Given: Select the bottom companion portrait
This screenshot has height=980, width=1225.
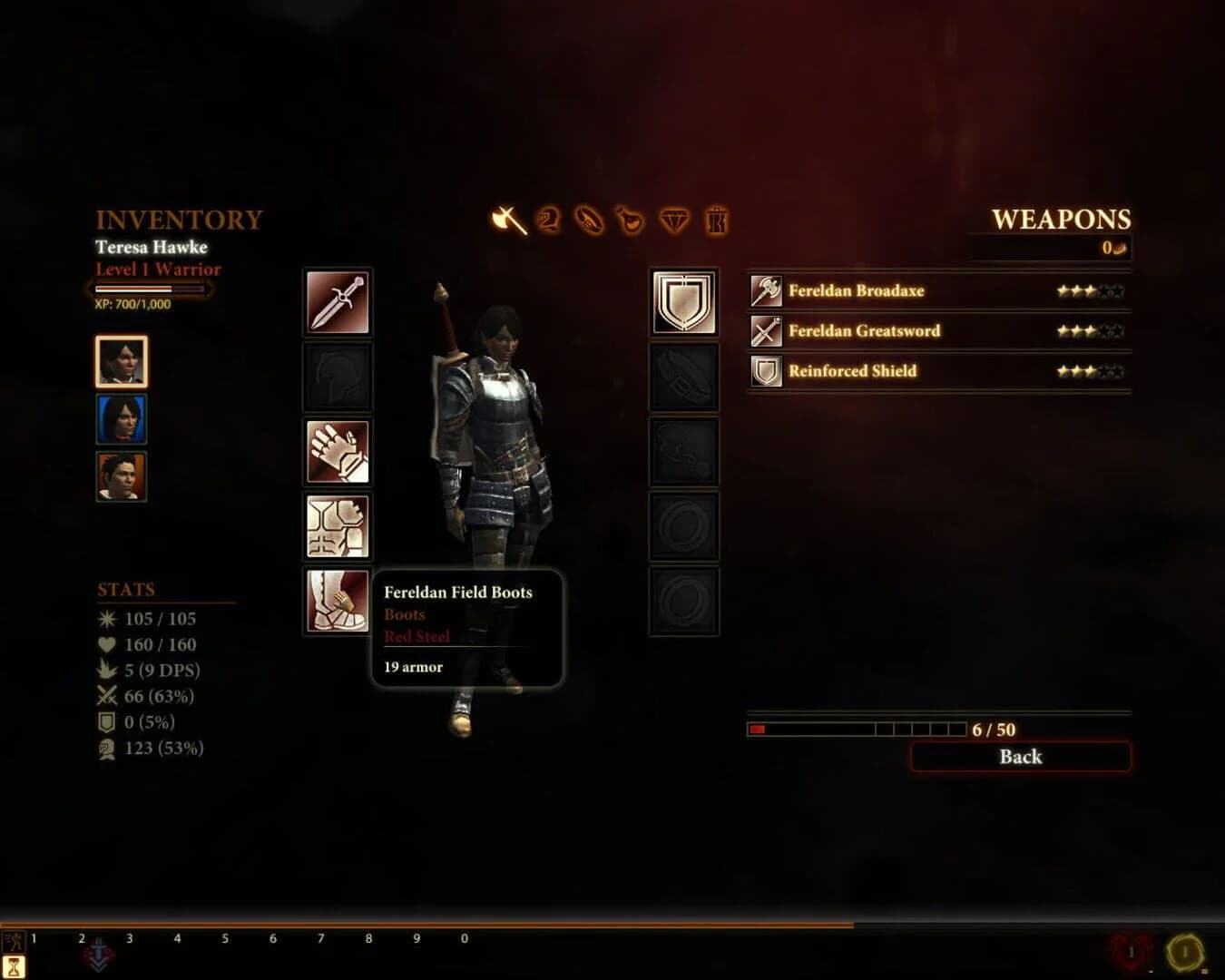Looking at the screenshot, I should [121, 475].
